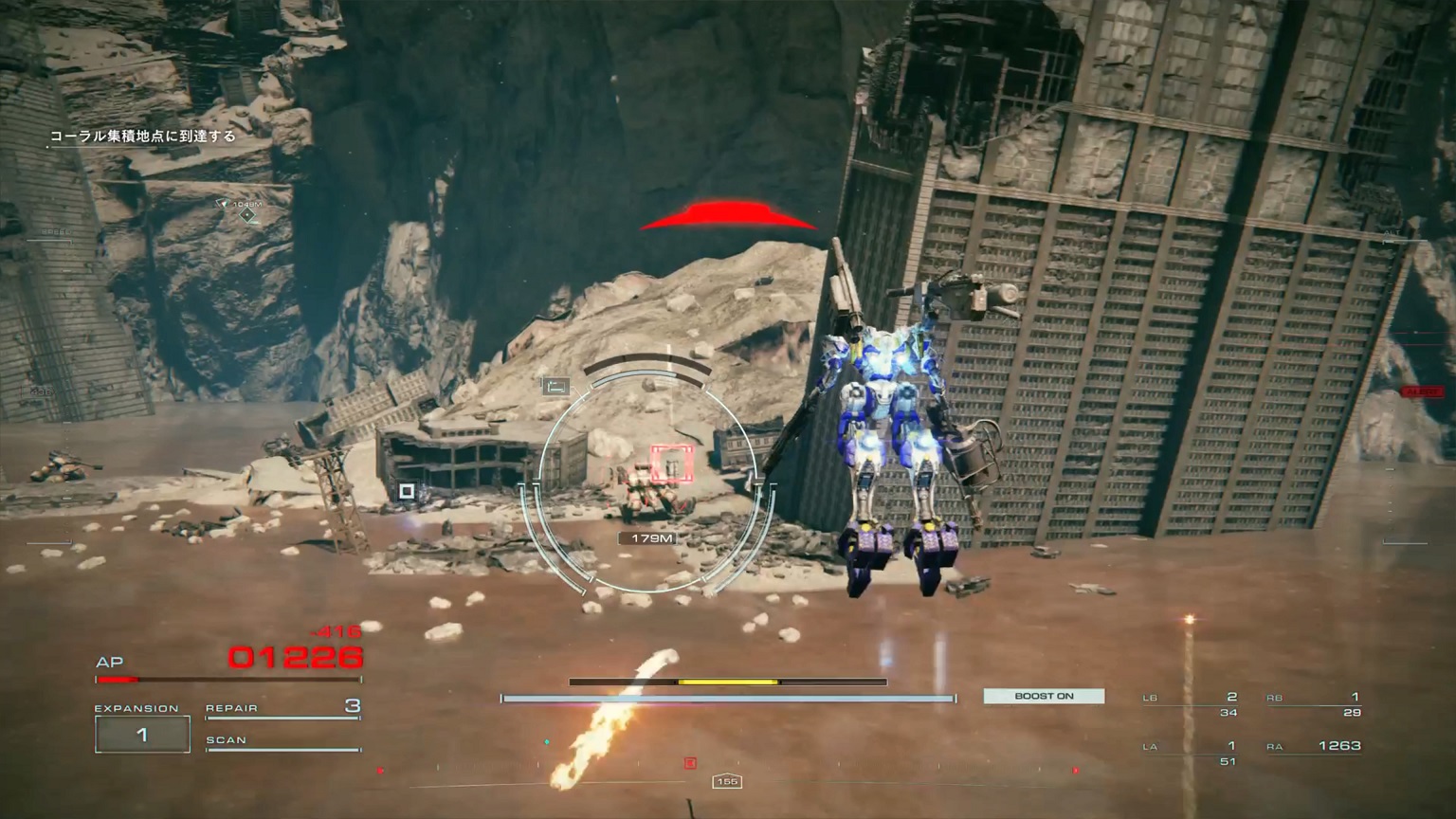Viewport: 1456px width, 819px height.
Task: Select the Expansion slot box
Action: click(x=142, y=735)
